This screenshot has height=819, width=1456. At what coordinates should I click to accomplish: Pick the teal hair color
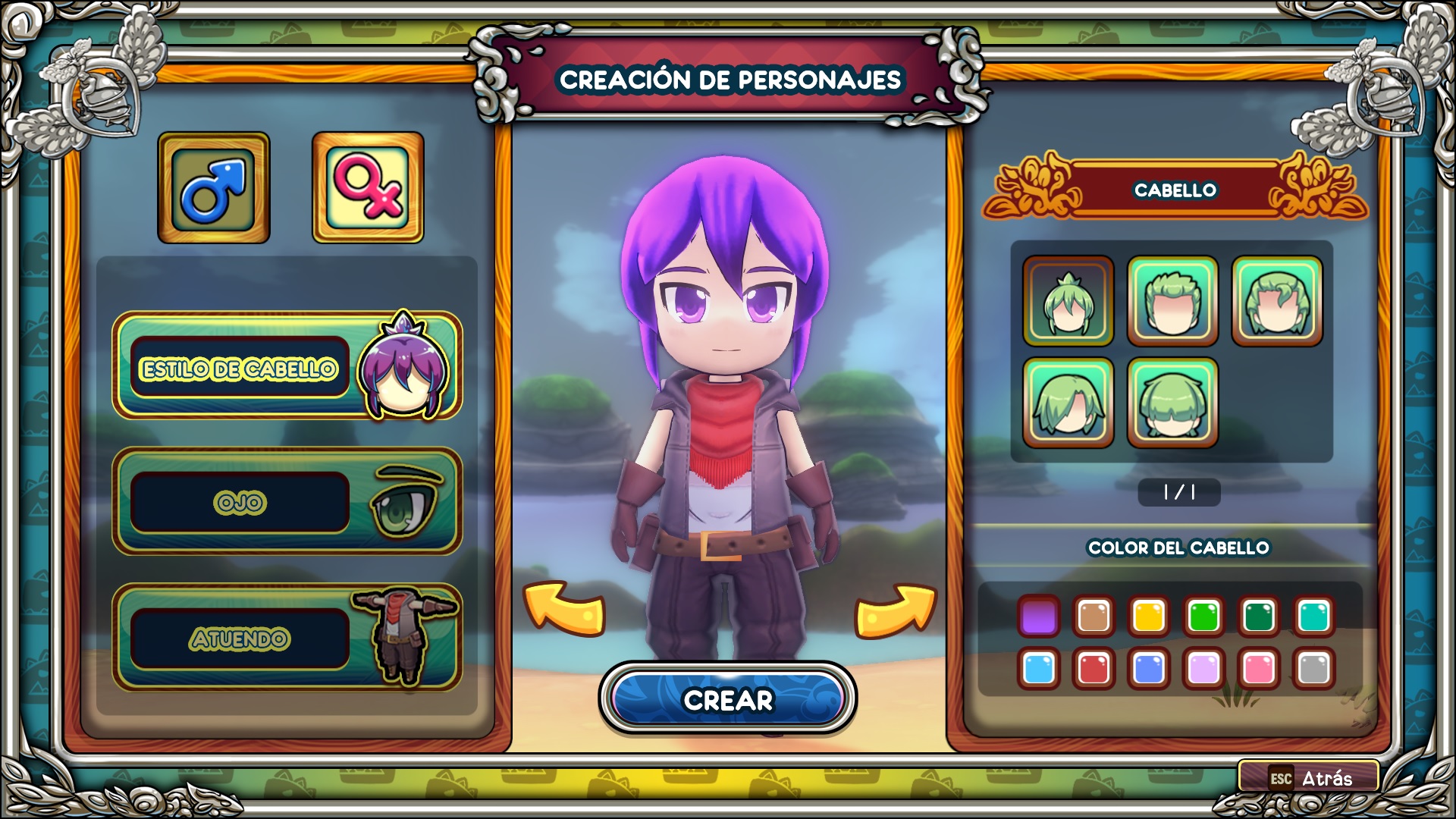1313,616
